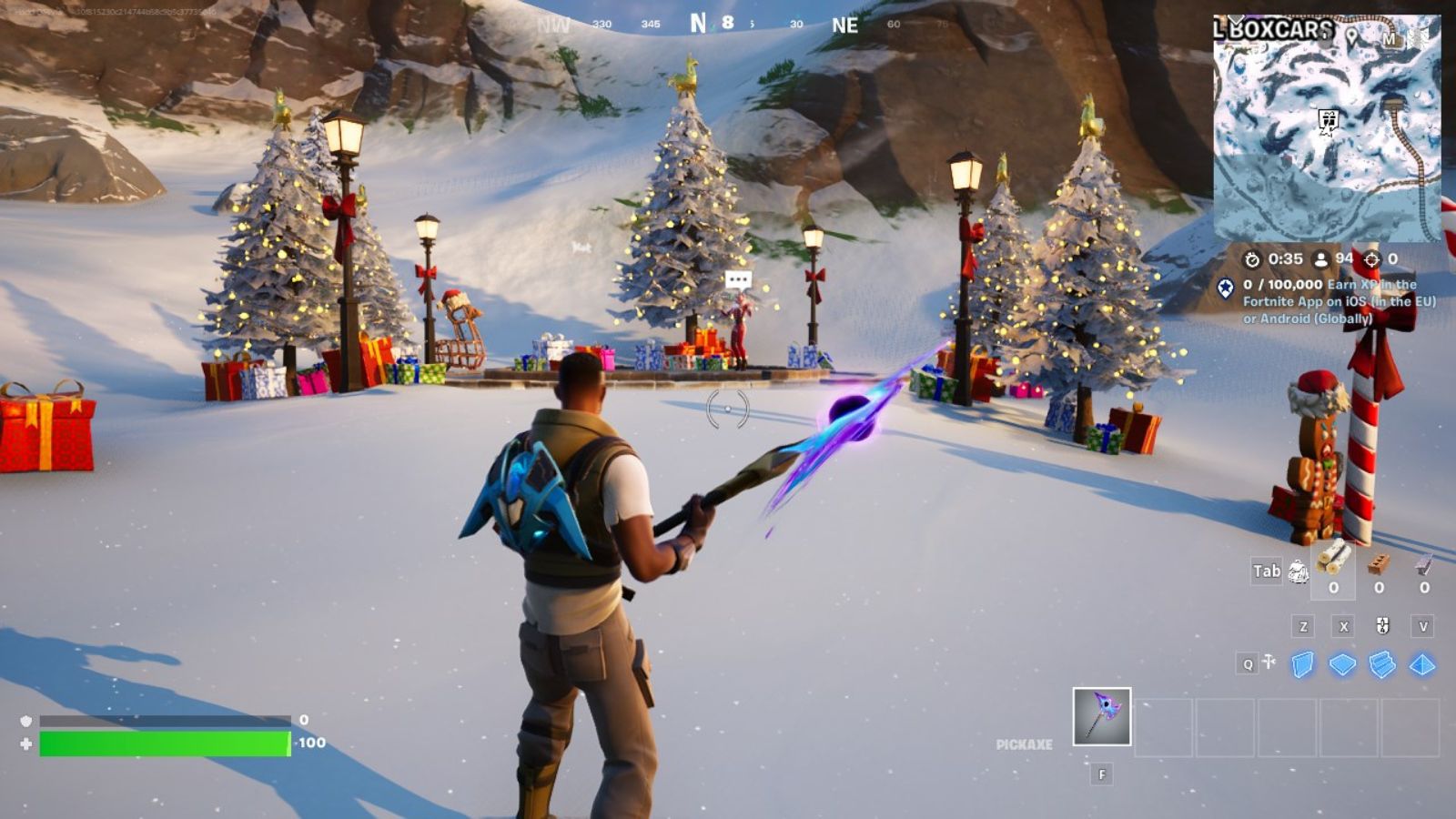Click the map pin marker on the minimap

pyautogui.click(x=1351, y=36)
